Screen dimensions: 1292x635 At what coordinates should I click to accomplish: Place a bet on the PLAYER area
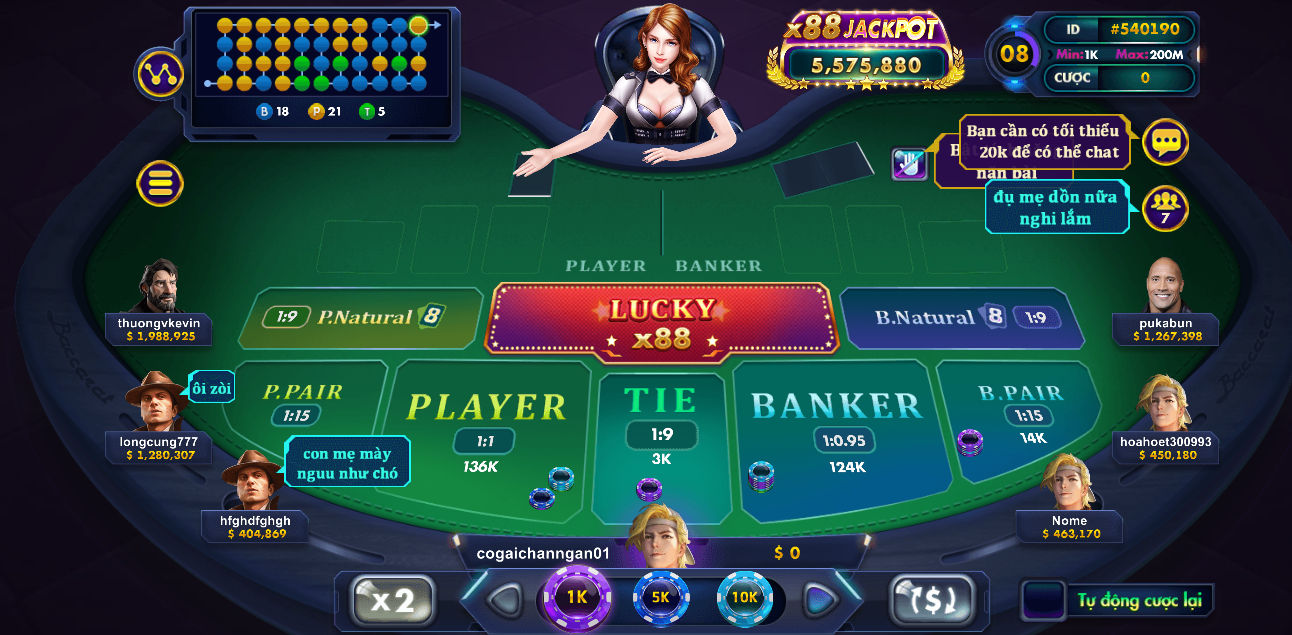(x=487, y=420)
